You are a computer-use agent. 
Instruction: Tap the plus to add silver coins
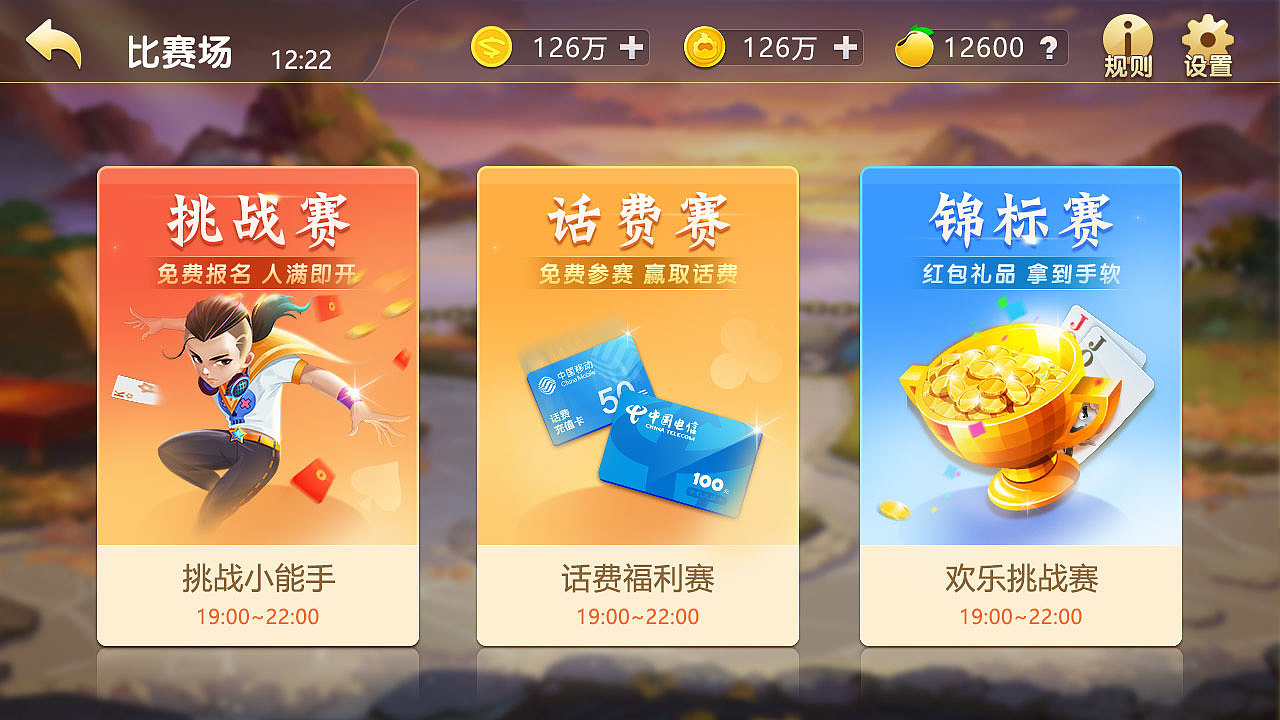pos(633,45)
